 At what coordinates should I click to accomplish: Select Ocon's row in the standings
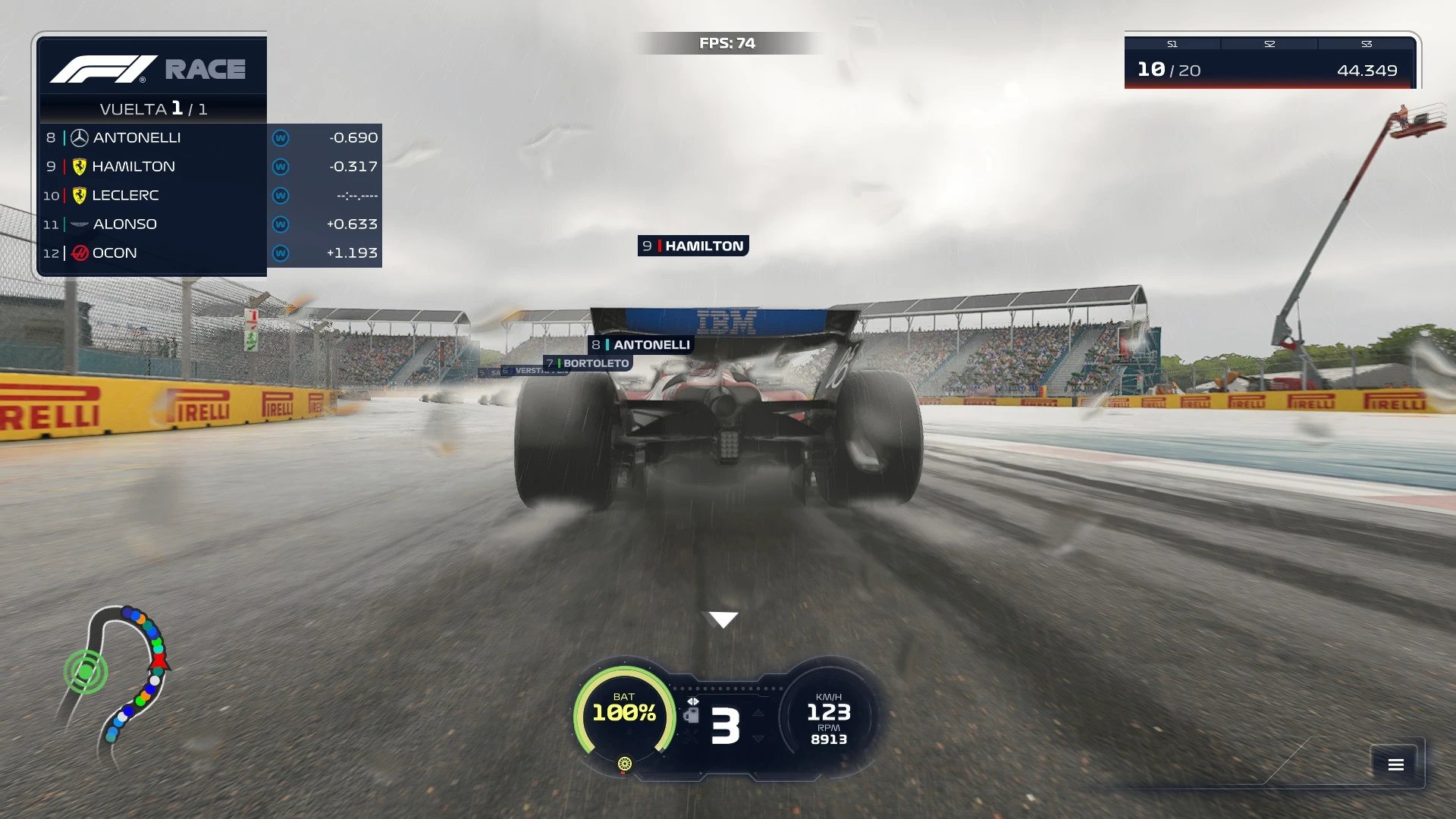click(210, 253)
